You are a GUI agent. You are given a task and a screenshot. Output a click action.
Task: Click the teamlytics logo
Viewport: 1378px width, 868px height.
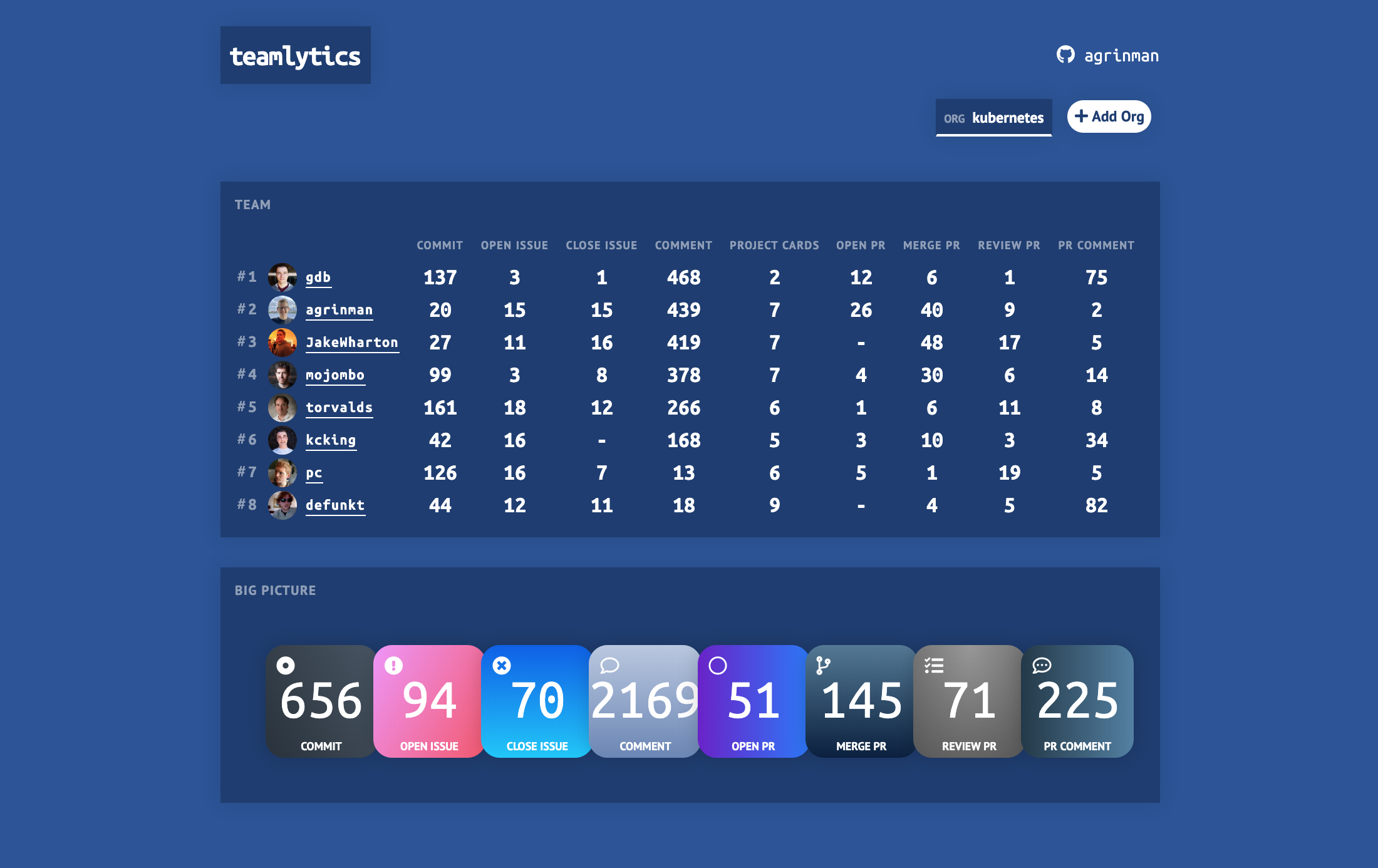(x=295, y=54)
